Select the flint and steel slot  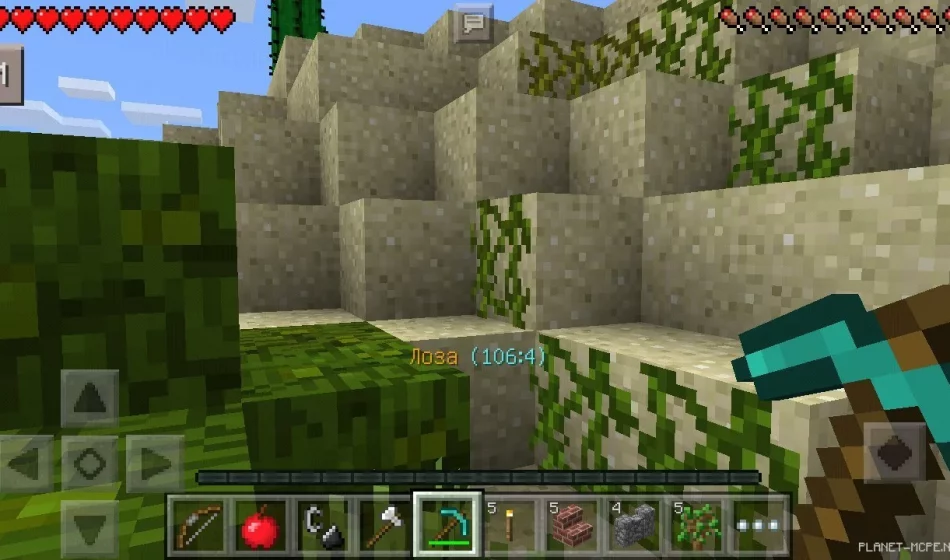coord(324,524)
